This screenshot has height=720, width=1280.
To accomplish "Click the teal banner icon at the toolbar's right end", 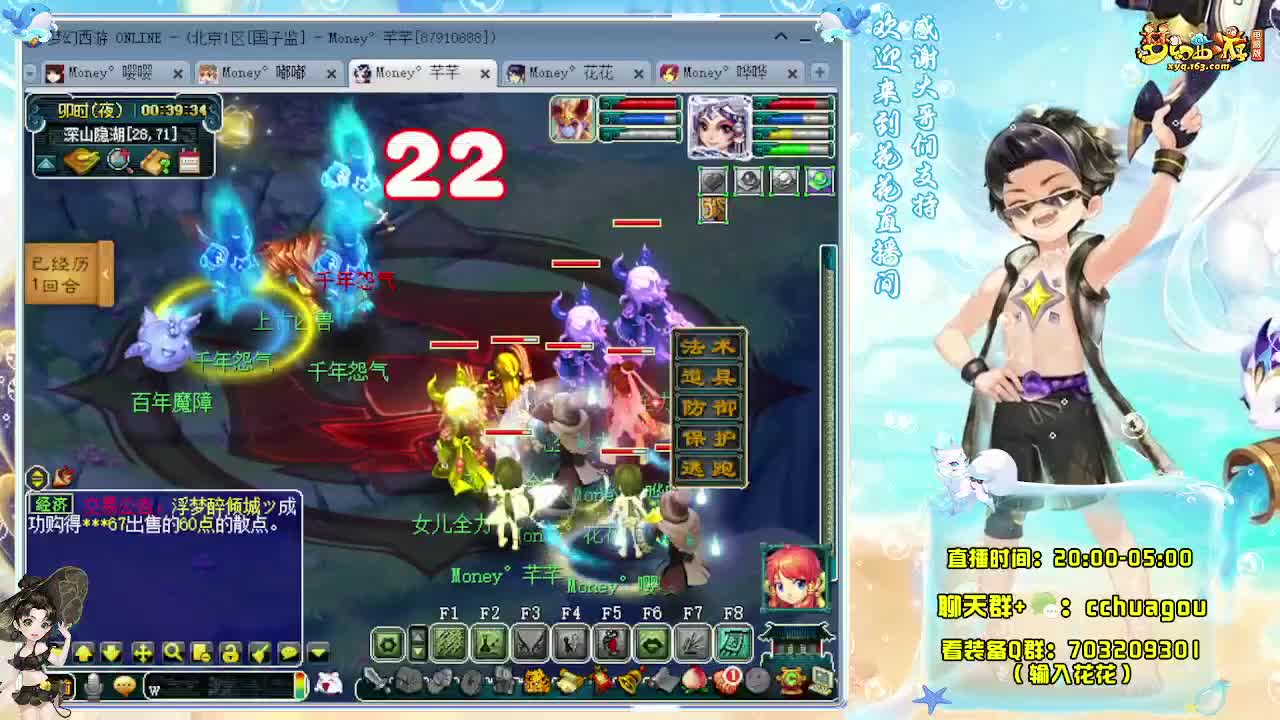I will point(735,645).
